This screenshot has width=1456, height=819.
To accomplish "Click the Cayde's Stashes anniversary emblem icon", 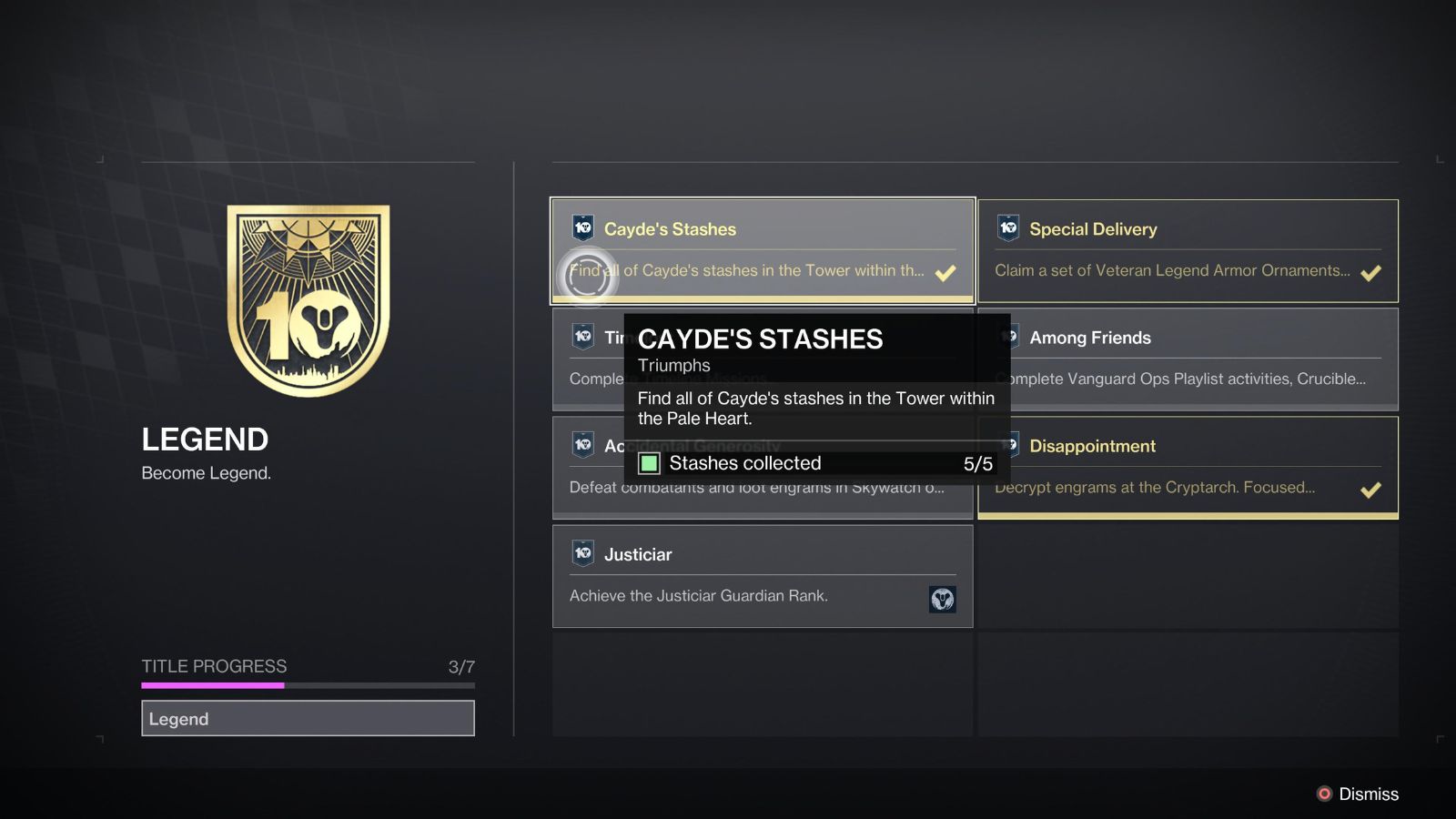I will pos(580,228).
